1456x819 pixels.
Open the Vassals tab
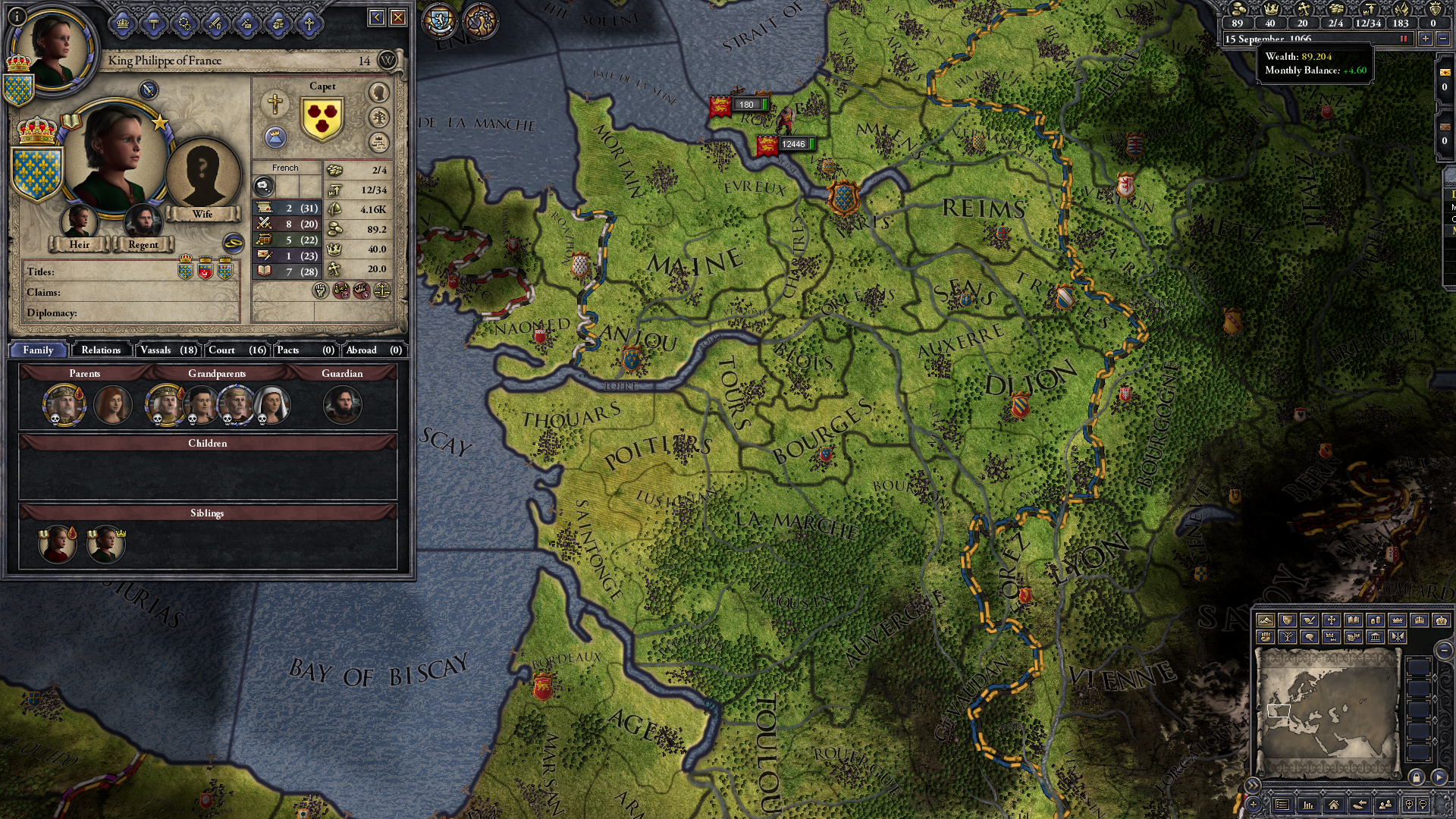pos(168,350)
